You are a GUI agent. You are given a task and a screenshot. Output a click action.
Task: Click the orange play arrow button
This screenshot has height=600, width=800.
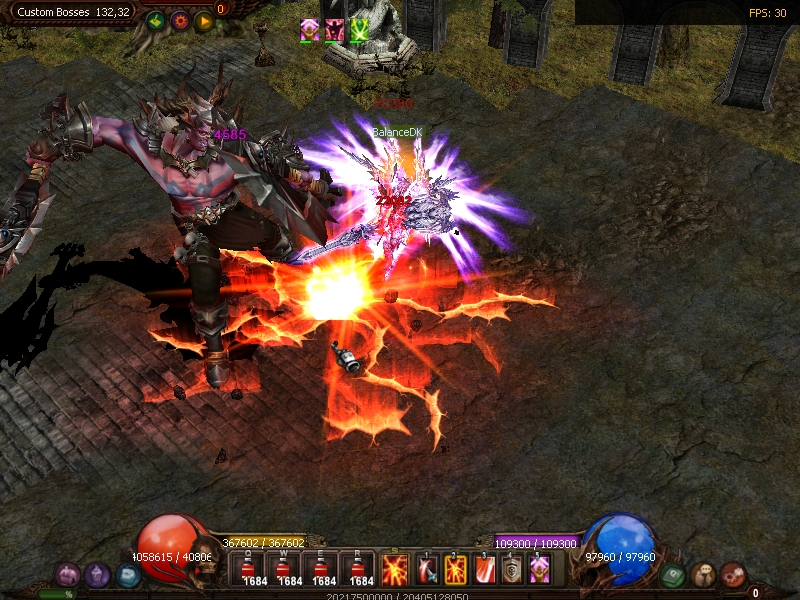pyautogui.click(x=205, y=21)
